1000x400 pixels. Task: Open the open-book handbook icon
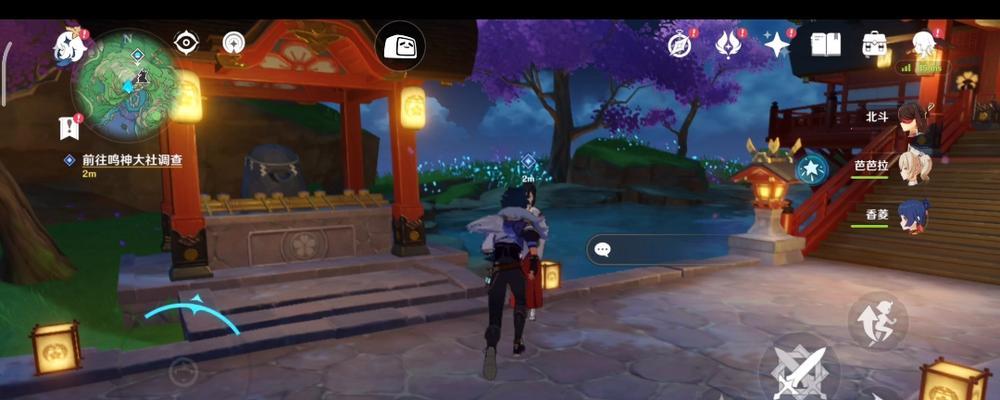825,44
